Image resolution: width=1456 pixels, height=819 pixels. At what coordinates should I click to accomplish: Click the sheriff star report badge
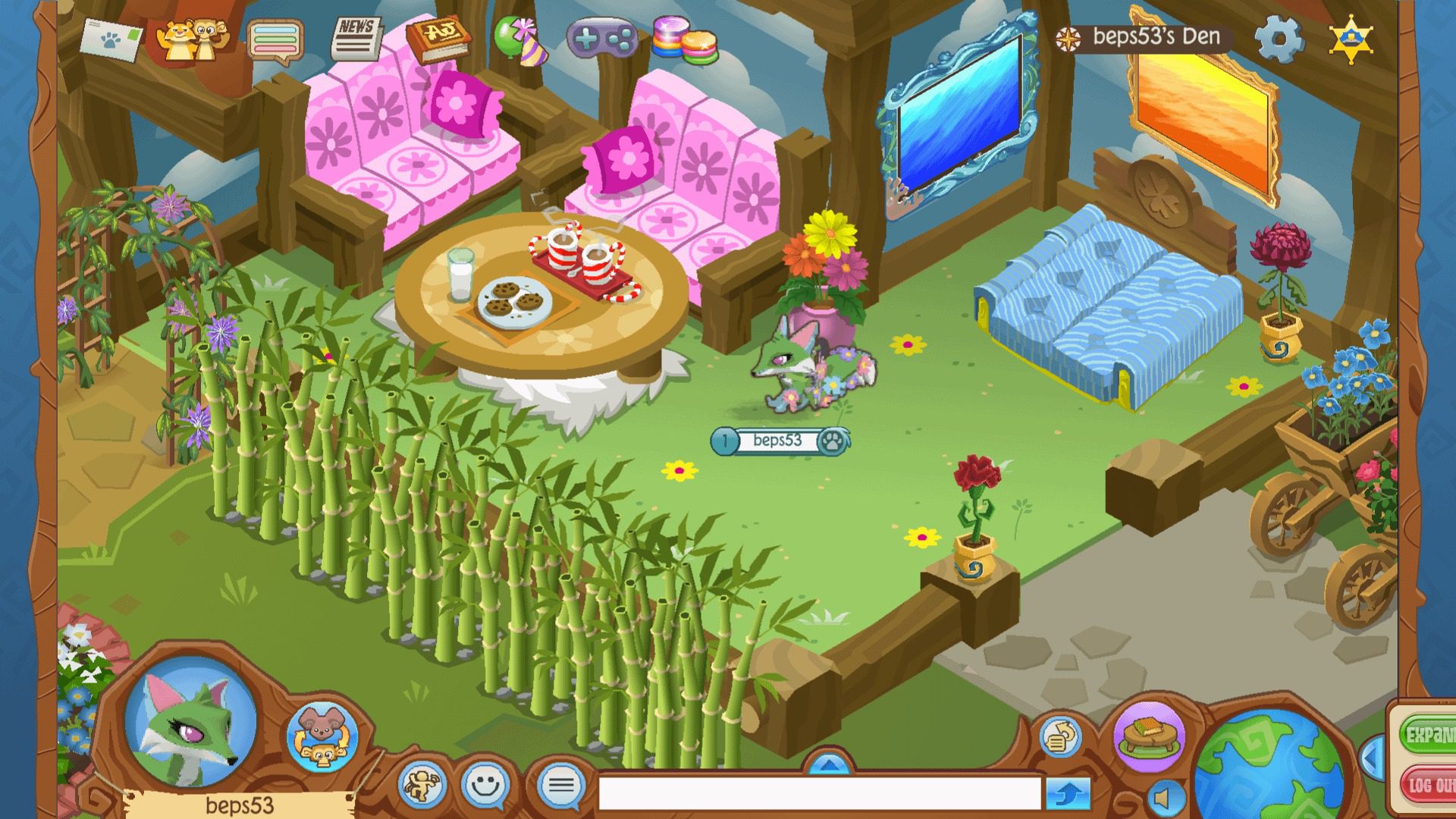coord(1351,38)
